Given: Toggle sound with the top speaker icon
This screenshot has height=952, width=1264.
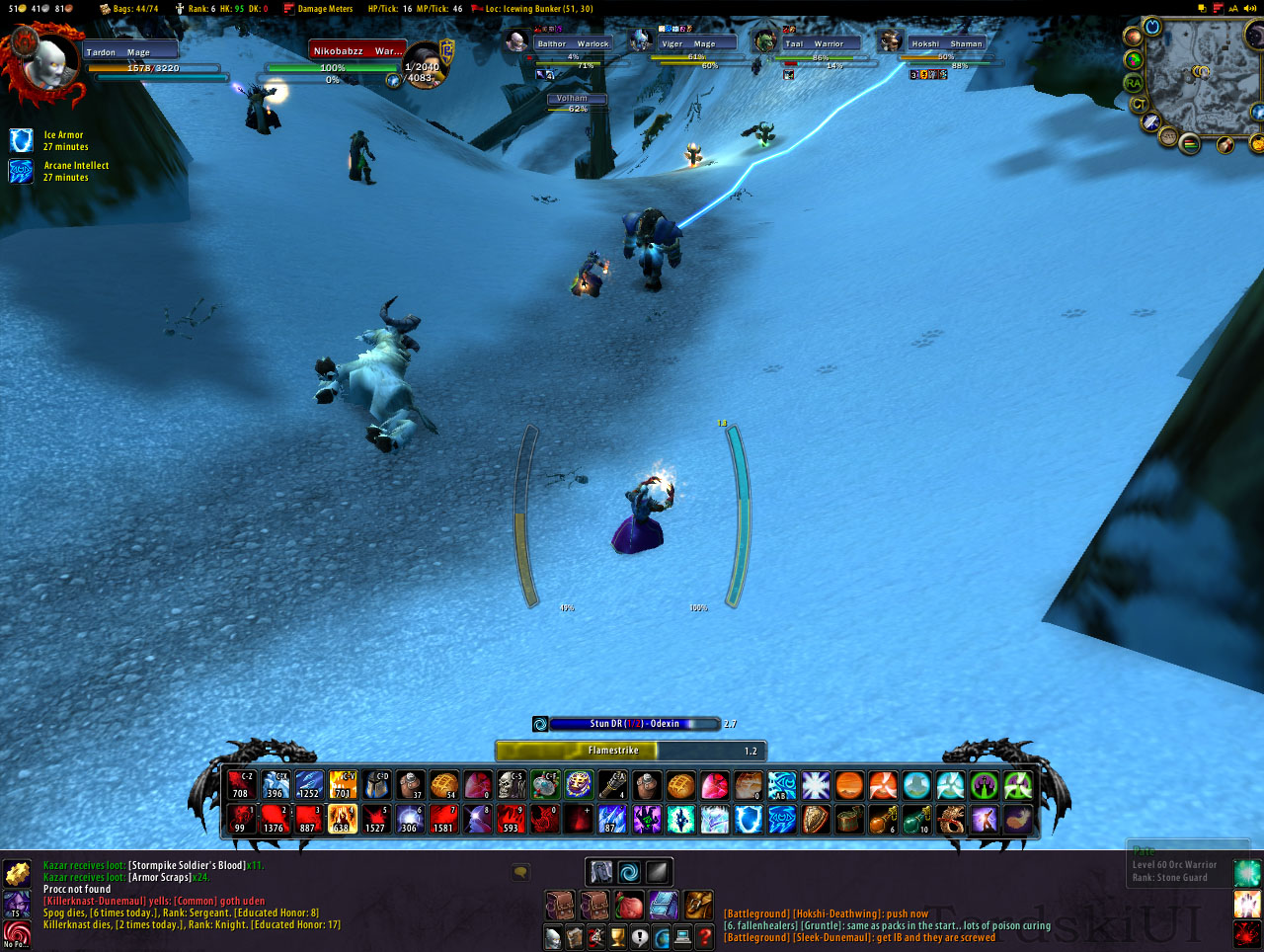Looking at the screenshot, I should [1250, 8].
